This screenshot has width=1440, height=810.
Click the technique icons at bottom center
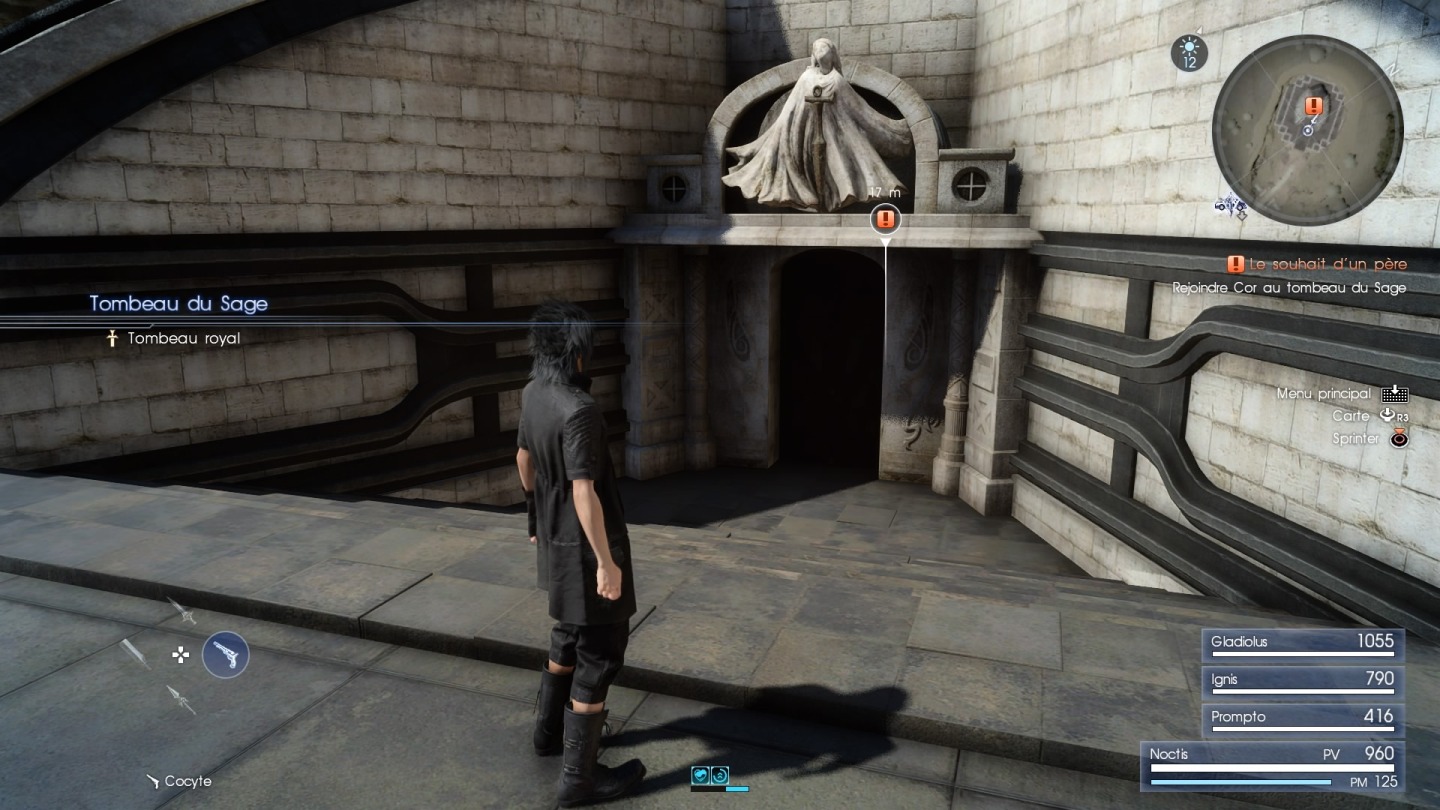(x=710, y=775)
